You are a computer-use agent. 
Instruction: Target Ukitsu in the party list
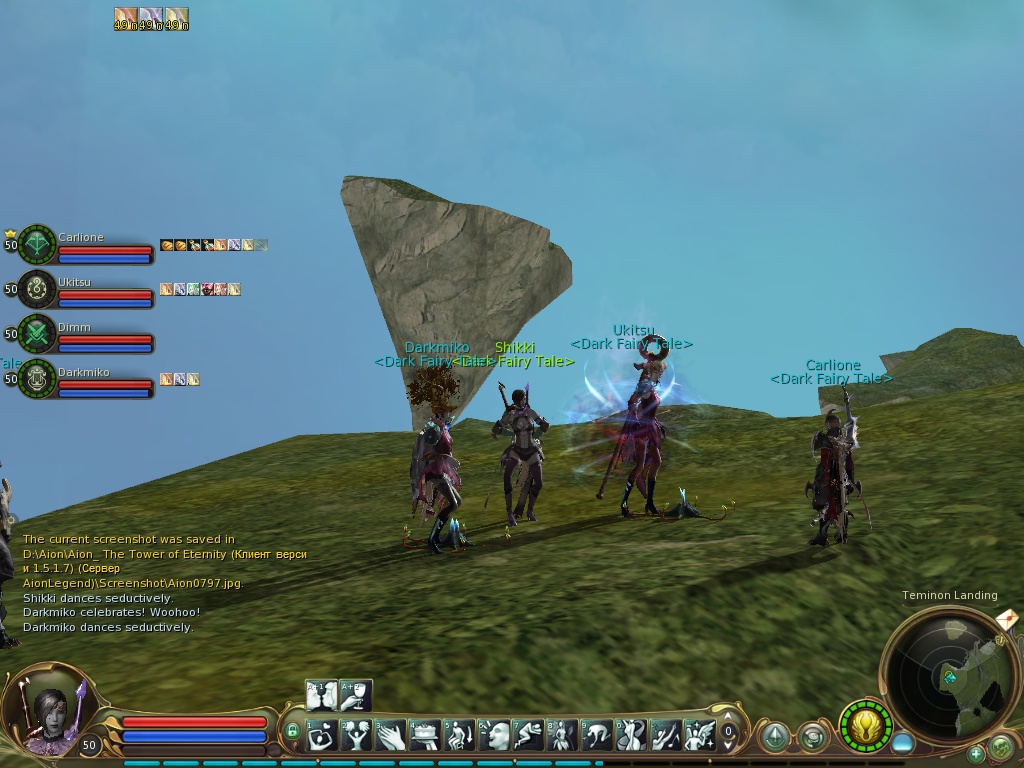[38, 290]
